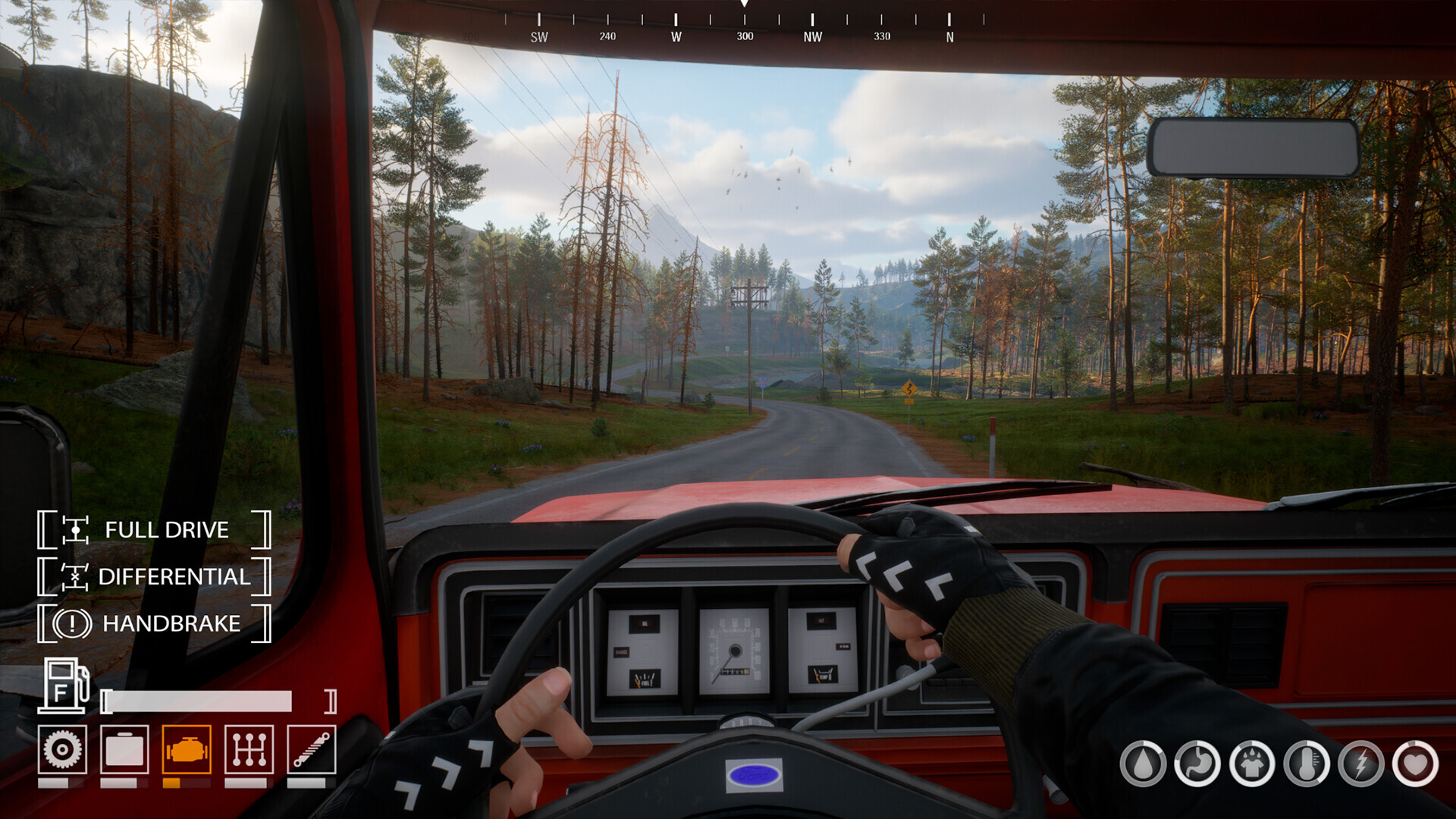Screen dimensions: 1456x819
Task: Select the suspension shock absorber icon
Action: 311,750
